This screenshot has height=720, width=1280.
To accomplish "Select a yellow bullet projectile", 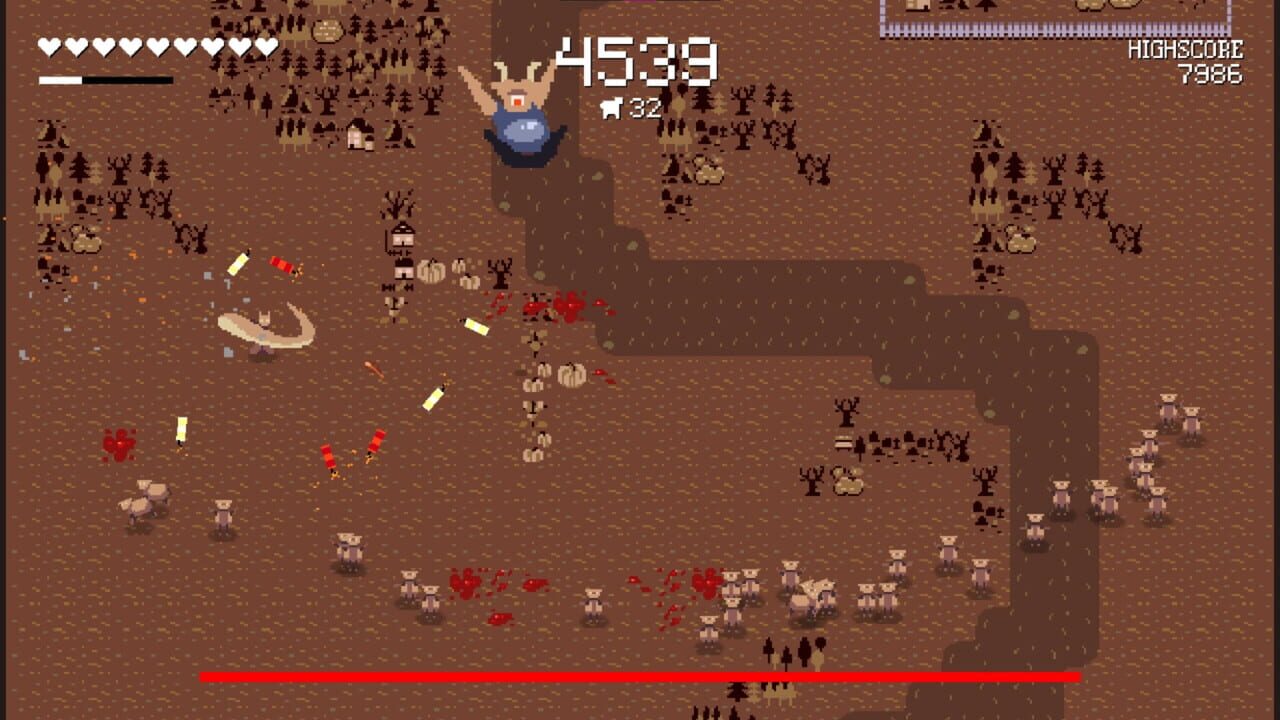I will (478, 326).
